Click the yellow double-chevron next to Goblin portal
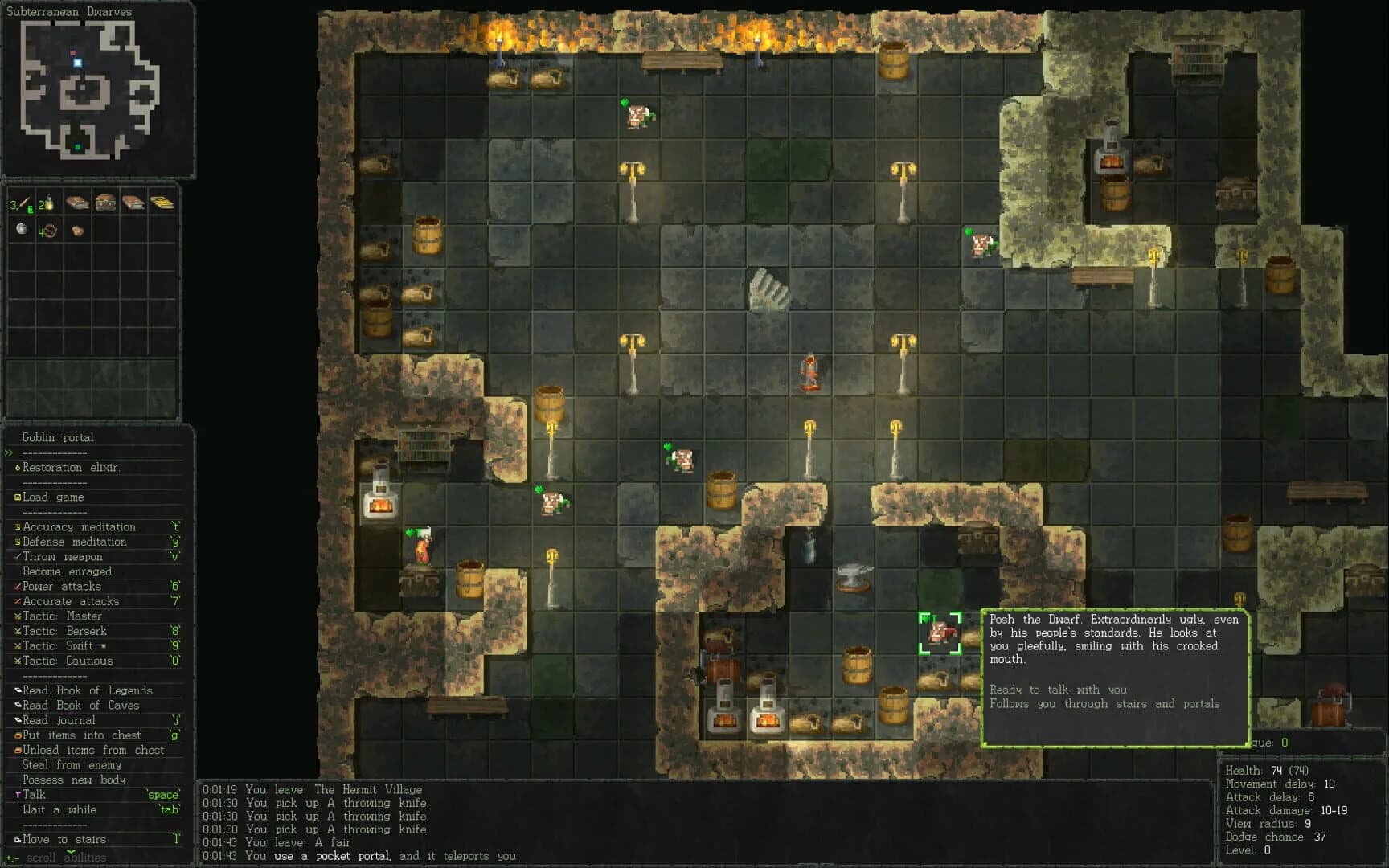The height and width of the screenshot is (868, 1389). (9, 452)
